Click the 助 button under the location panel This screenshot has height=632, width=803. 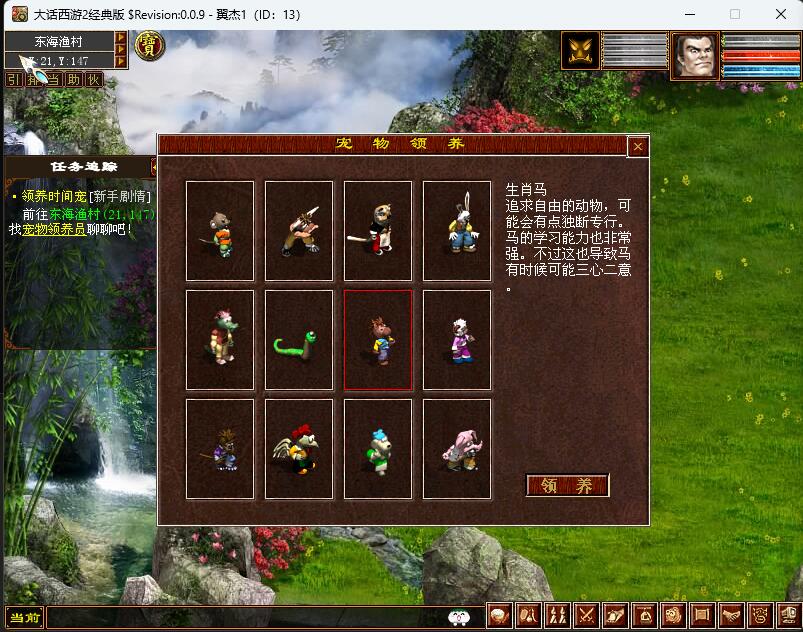[x=74, y=79]
